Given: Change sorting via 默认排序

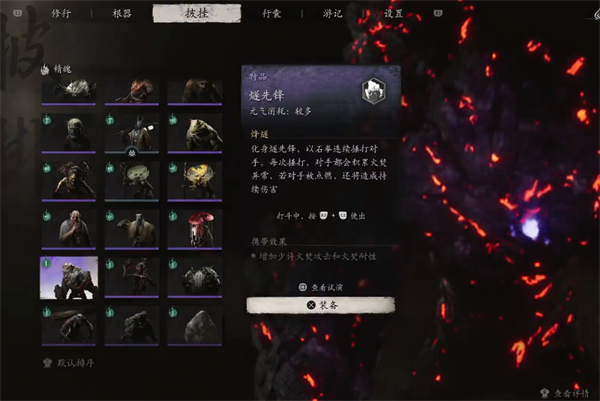Looking at the screenshot, I should pyautogui.click(x=70, y=363).
